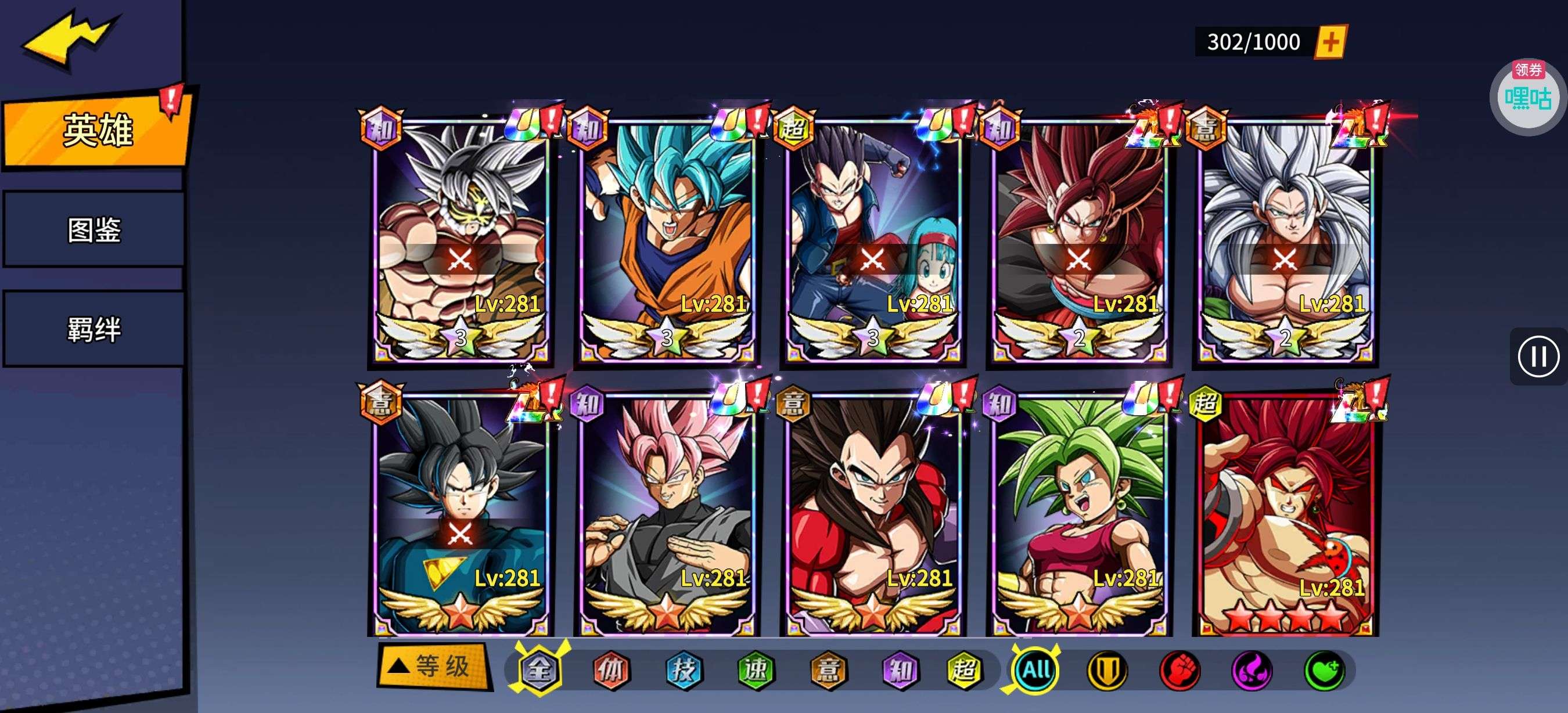The height and width of the screenshot is (713, 1568).
Task: Open the 羁绊 tab
Action: (93, 329)
